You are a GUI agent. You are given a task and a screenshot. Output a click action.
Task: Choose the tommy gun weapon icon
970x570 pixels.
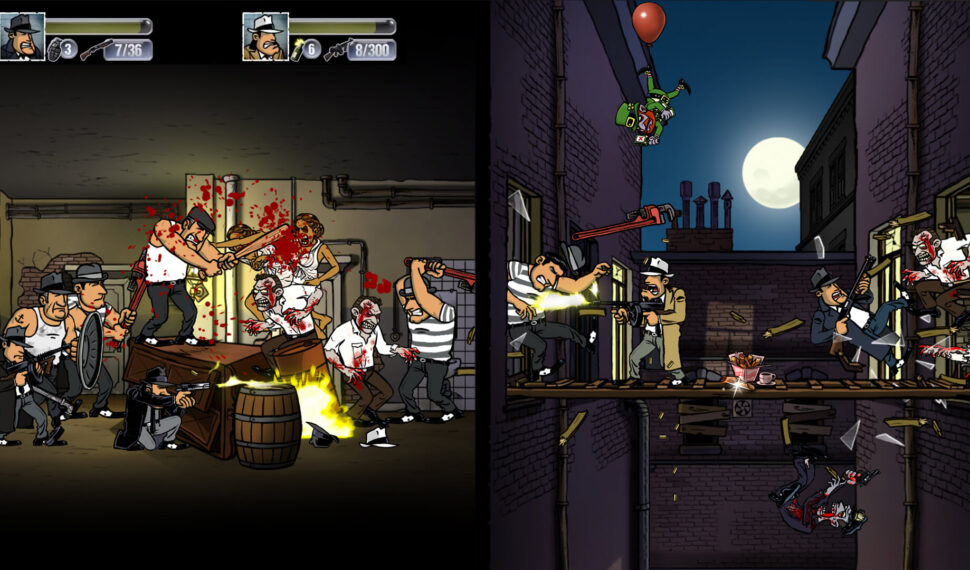337,49
